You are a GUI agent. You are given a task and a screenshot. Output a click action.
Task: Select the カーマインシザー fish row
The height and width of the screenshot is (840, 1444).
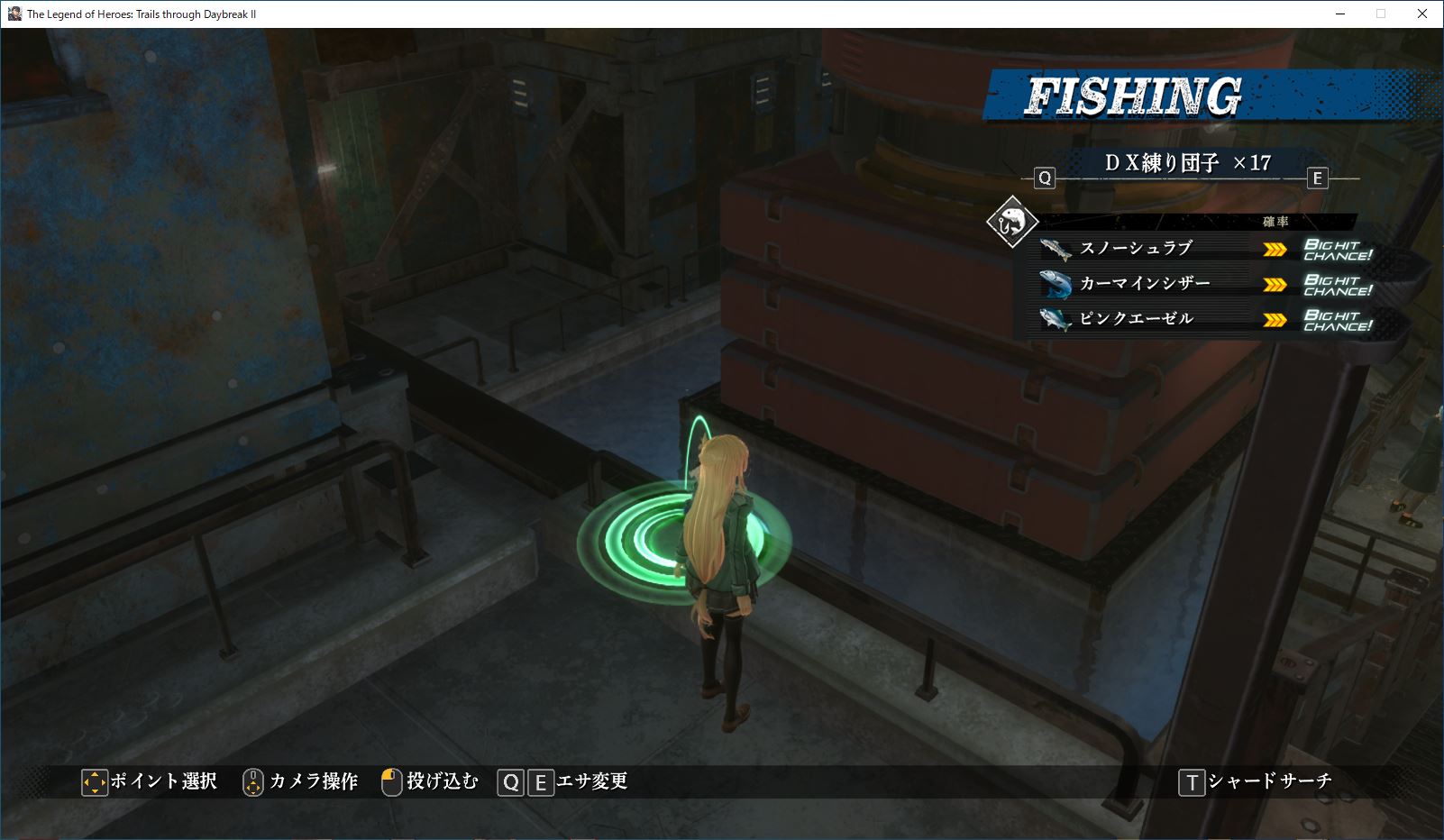[1145, 283]
